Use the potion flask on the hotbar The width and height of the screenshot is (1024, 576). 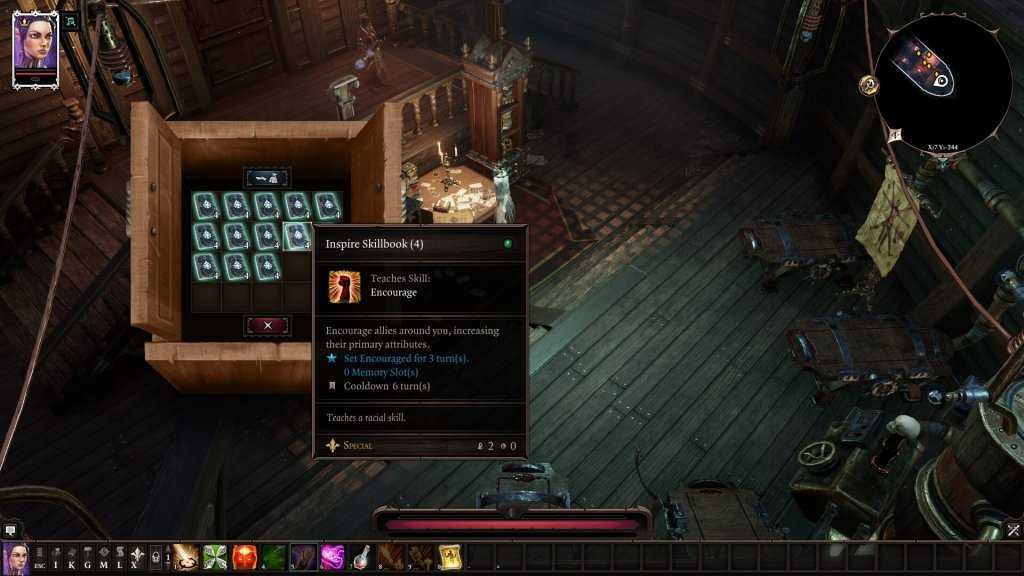362,556
